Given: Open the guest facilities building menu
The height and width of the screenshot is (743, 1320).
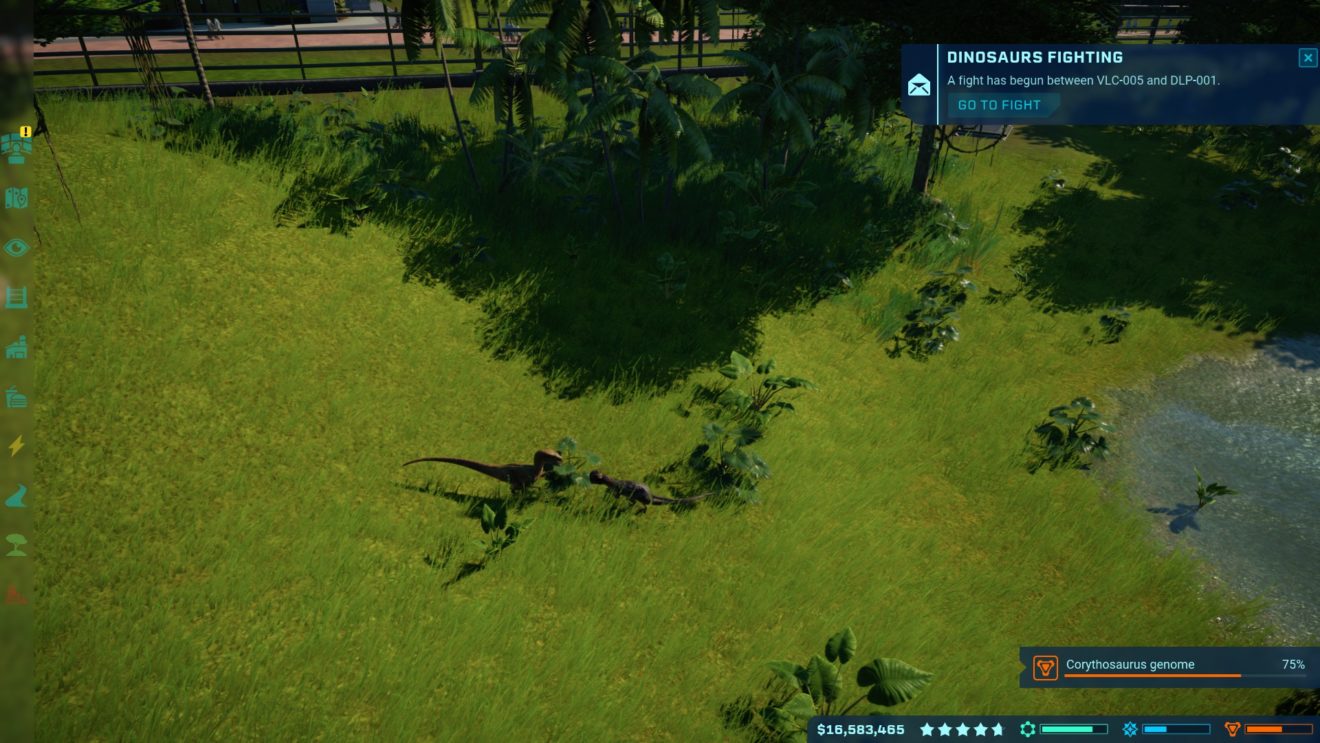Looking at the screenshot, I should pos(17,397).
